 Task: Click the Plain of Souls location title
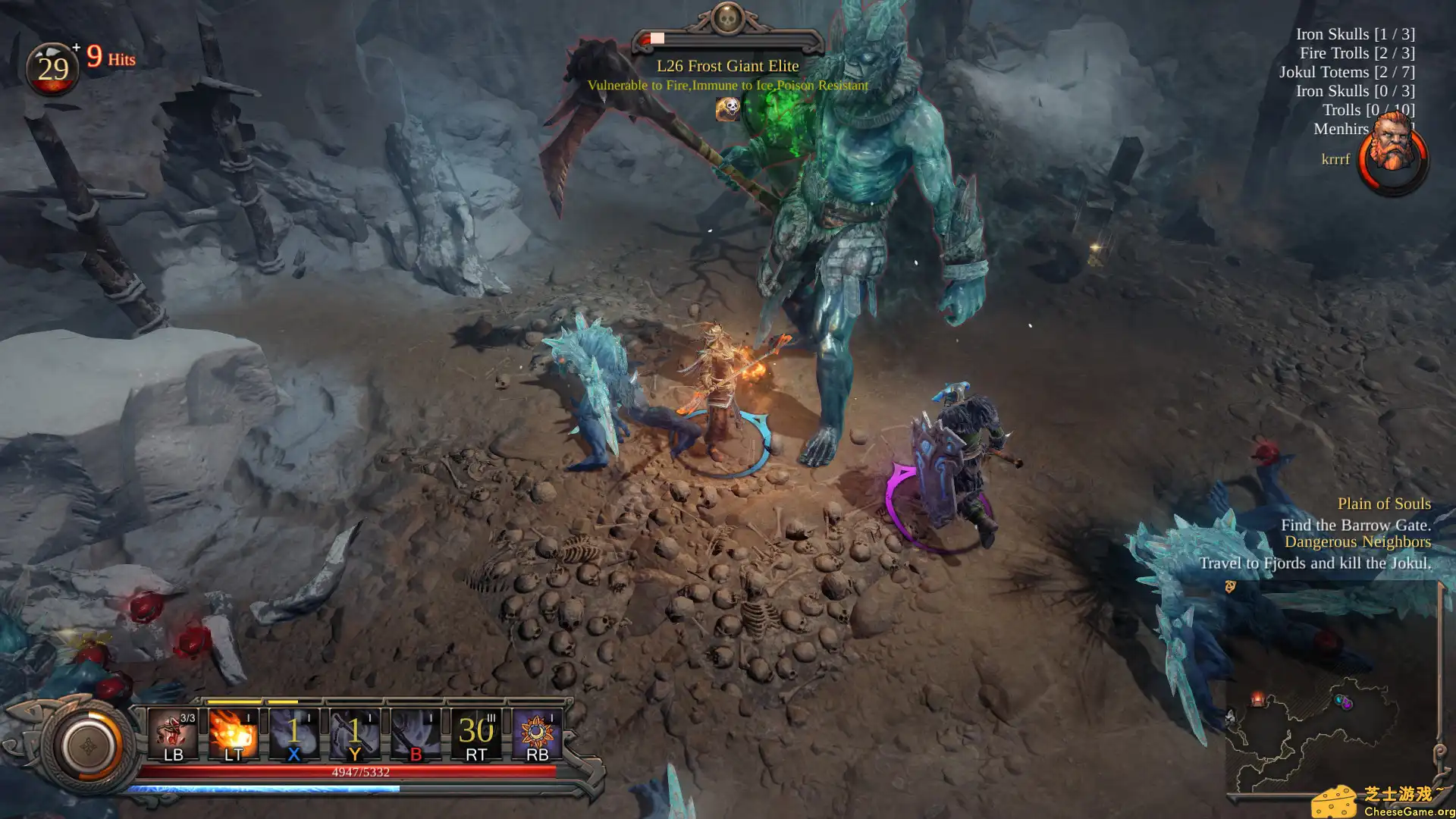(x=1384, y=503)
